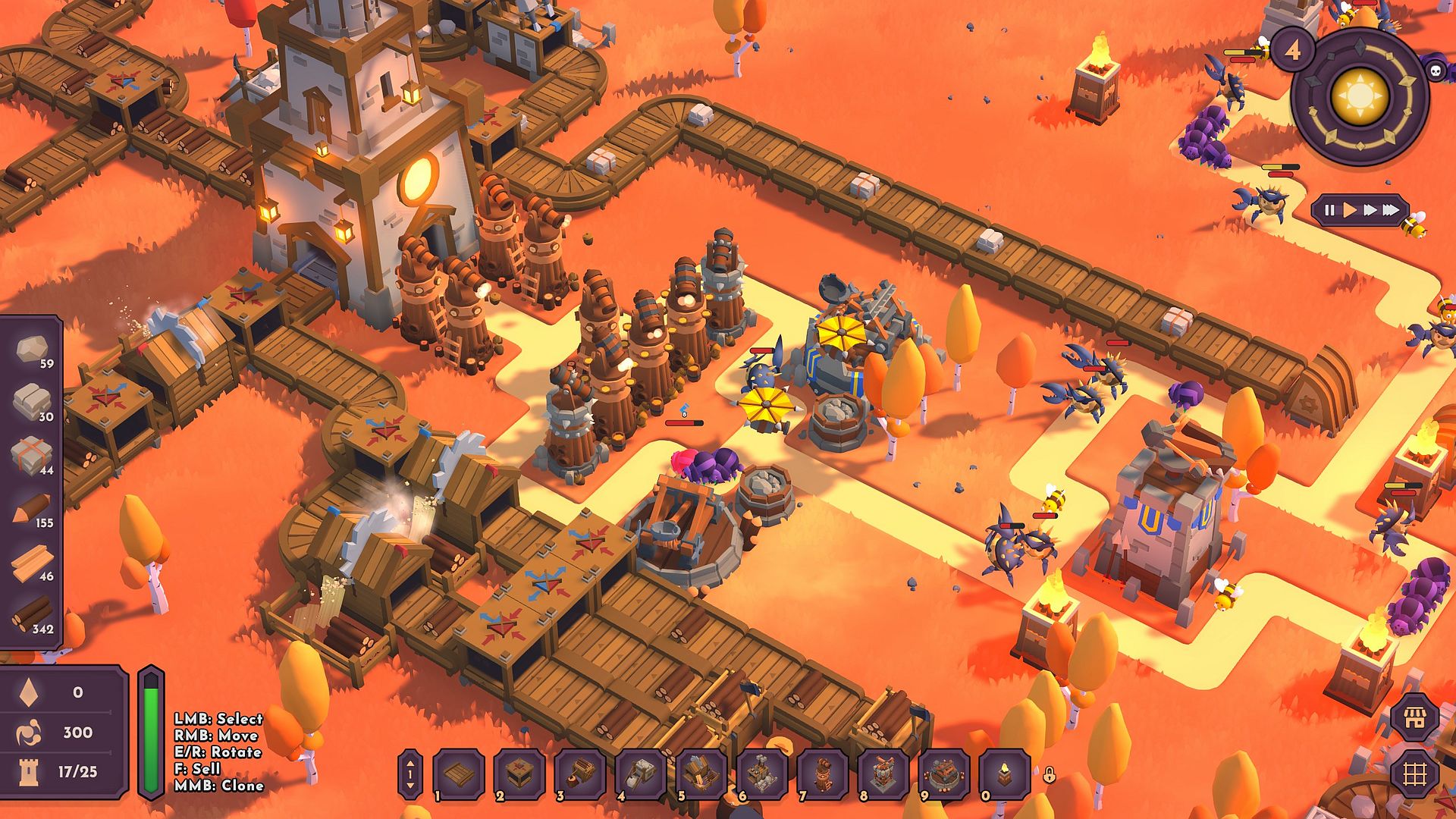This screenshot has width=1456, height=819.
Task: Choose the splitter crate in hotbar slot 2
Action: (519, 774)
